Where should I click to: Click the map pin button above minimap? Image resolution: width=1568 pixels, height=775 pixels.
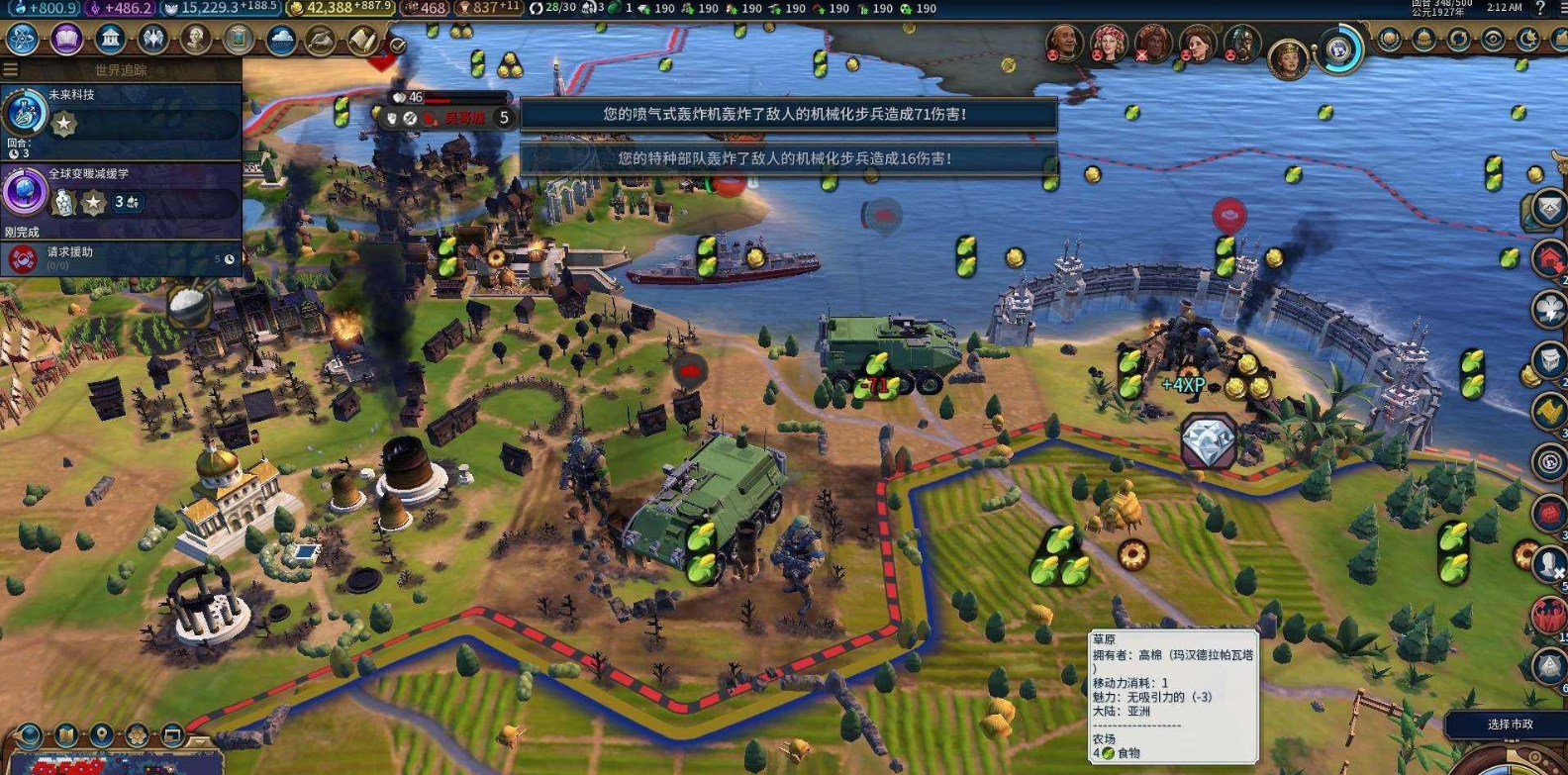(101, 735)
